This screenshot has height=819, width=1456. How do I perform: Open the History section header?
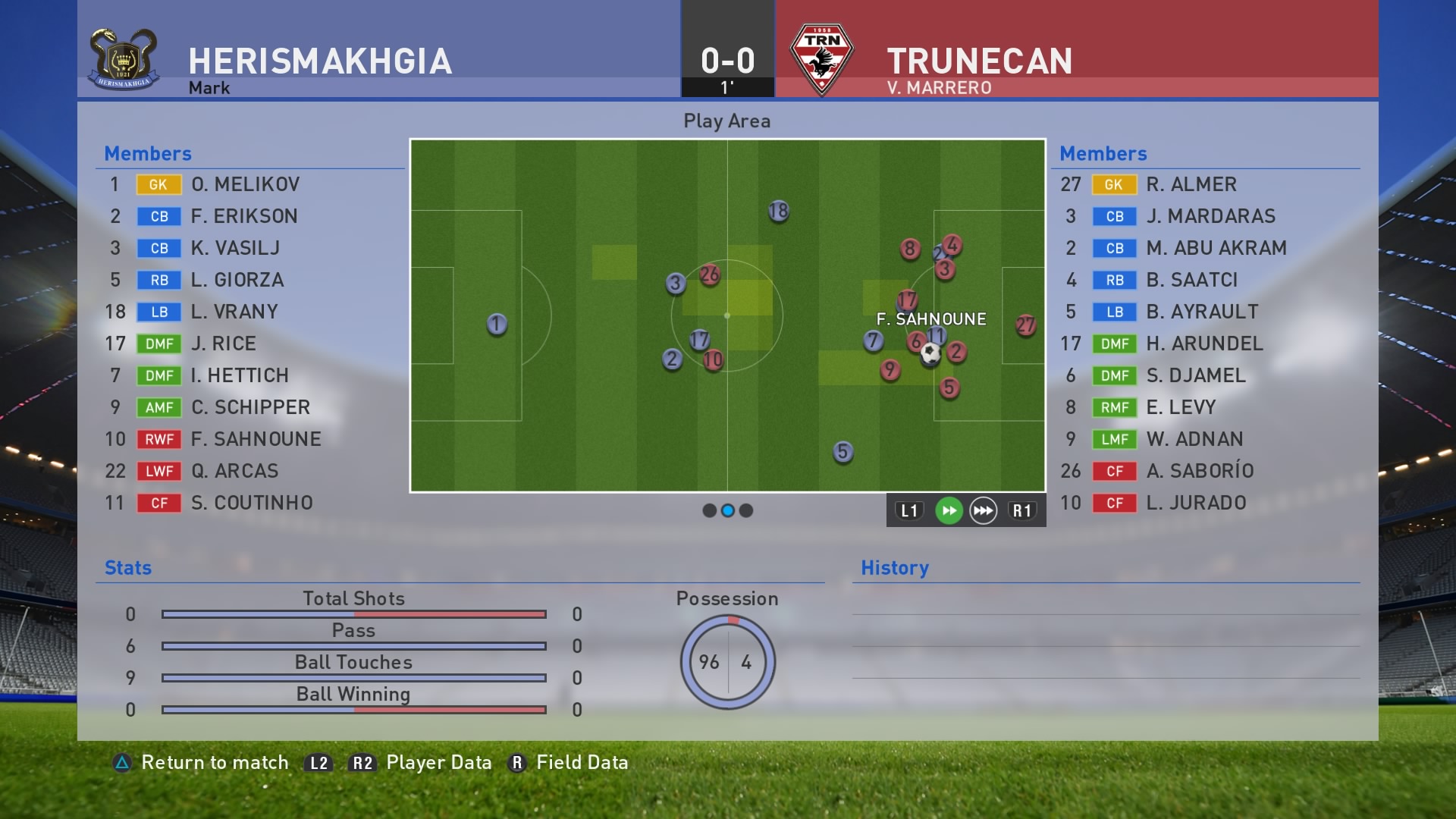pyautogui.click(x=894, y=567)
